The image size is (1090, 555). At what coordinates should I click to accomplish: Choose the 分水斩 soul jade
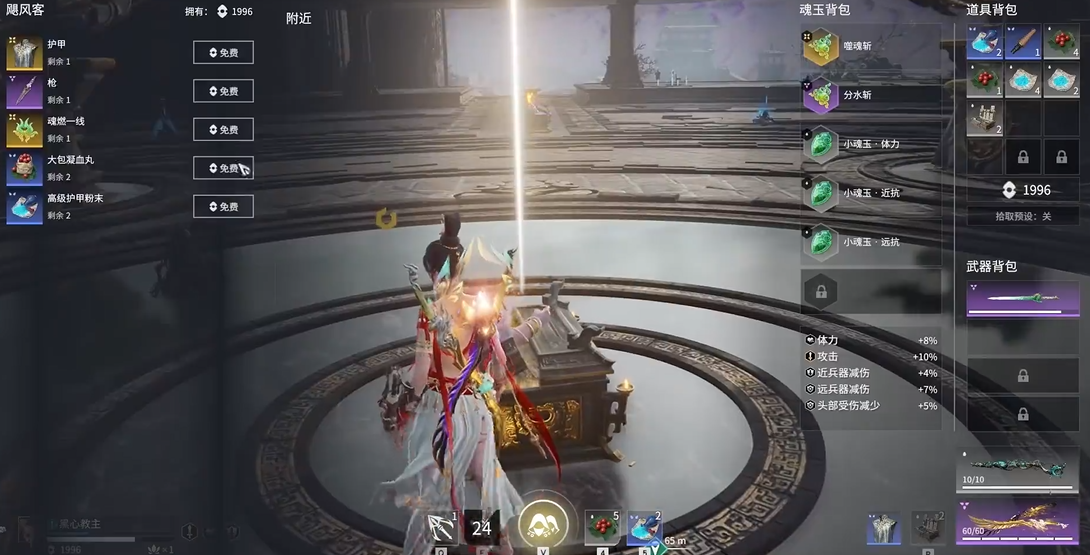[870, 95]
